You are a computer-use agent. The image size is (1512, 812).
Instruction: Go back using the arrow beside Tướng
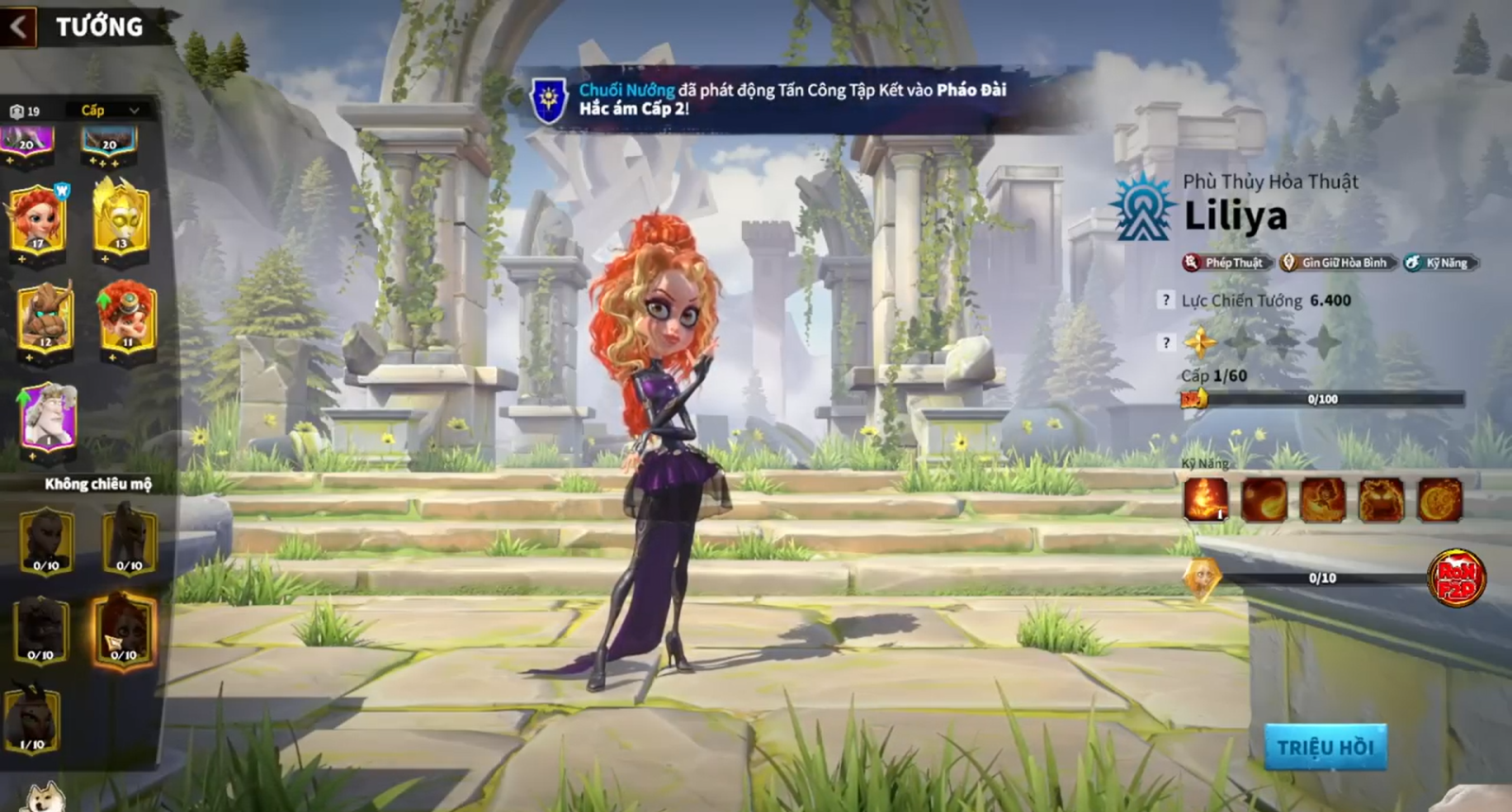coord(19,26)
